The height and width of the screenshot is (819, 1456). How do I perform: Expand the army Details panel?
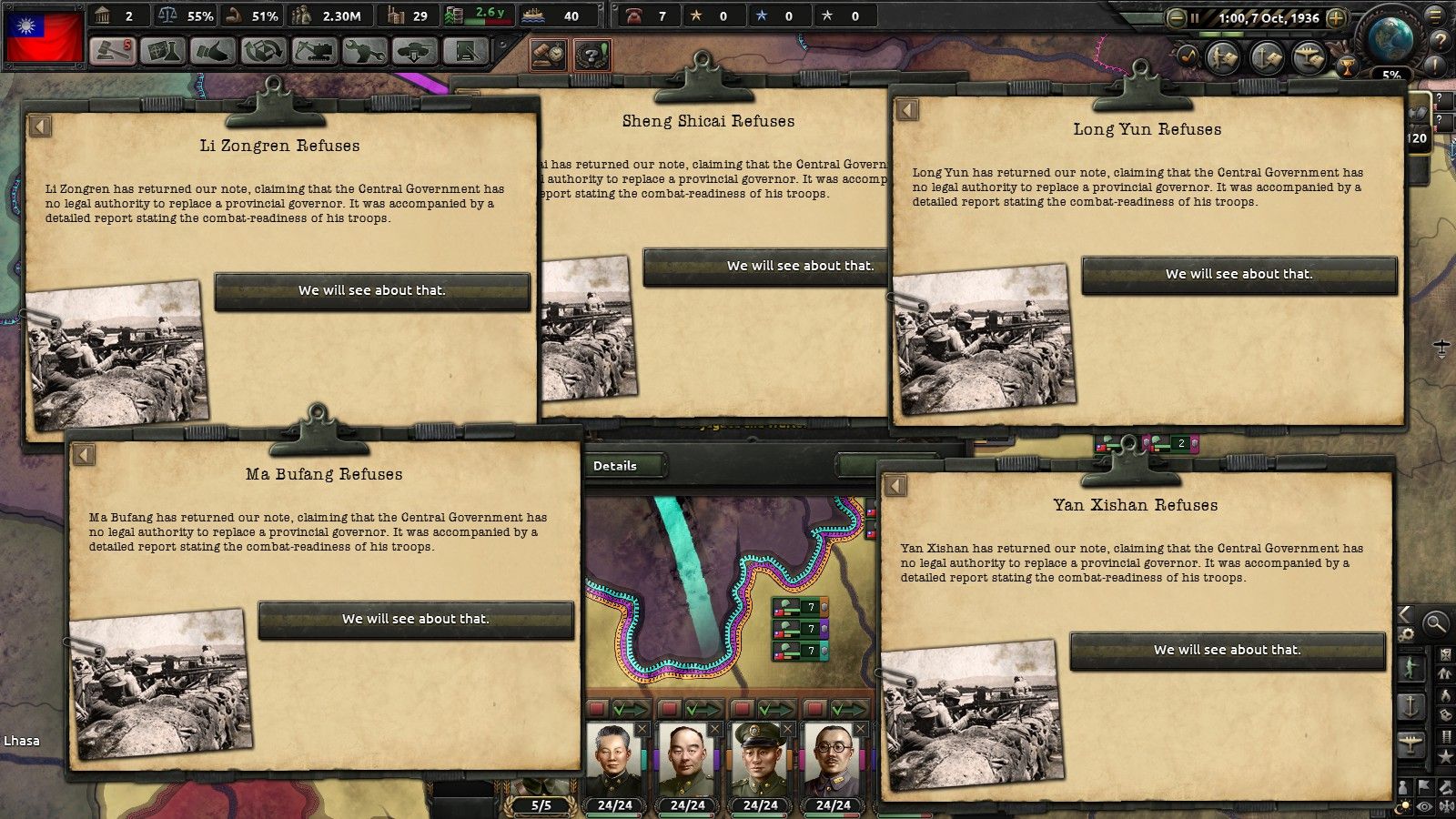click(624, 465)
